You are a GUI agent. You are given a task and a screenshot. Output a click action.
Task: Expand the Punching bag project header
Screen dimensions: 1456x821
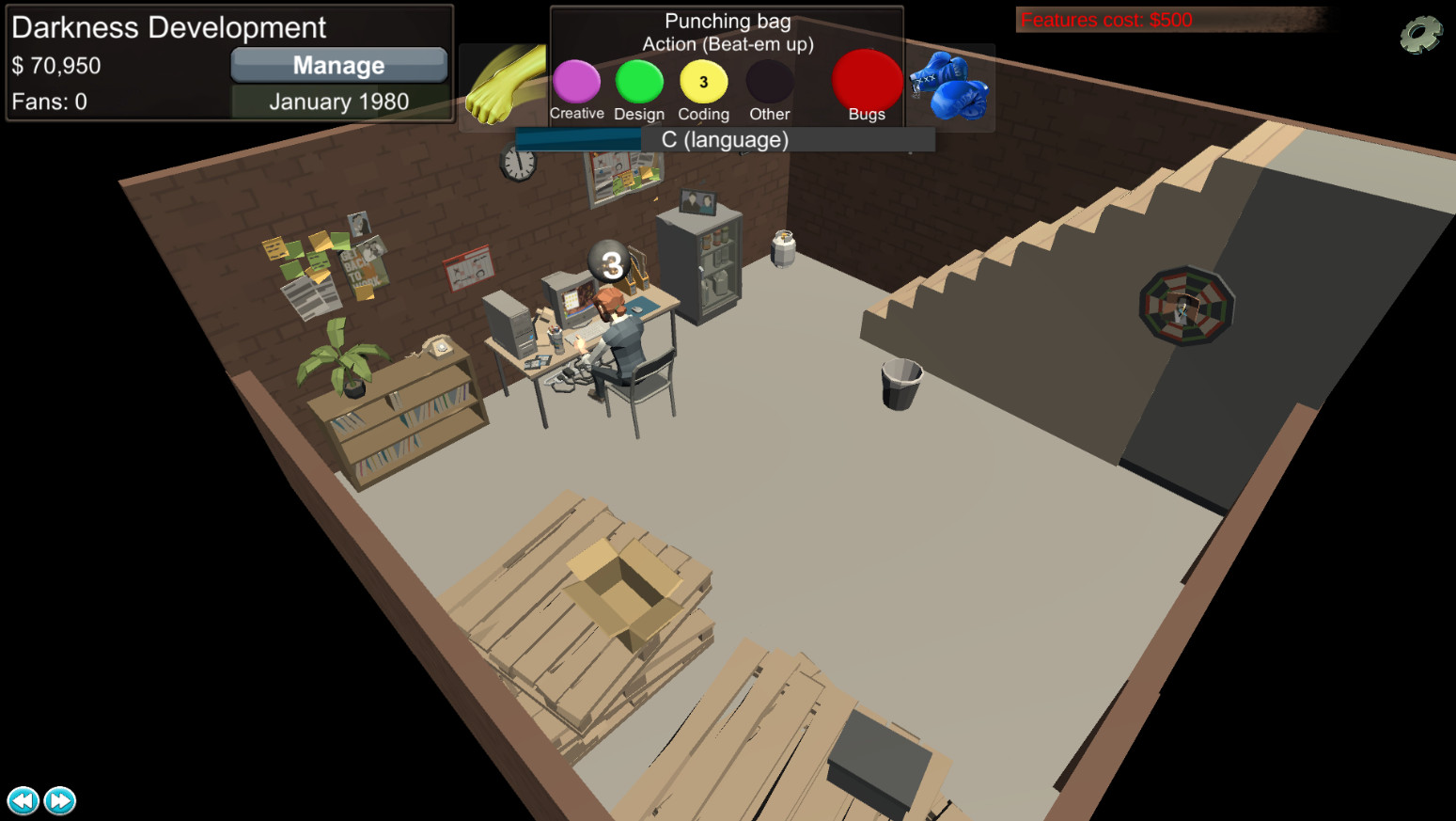726,20
